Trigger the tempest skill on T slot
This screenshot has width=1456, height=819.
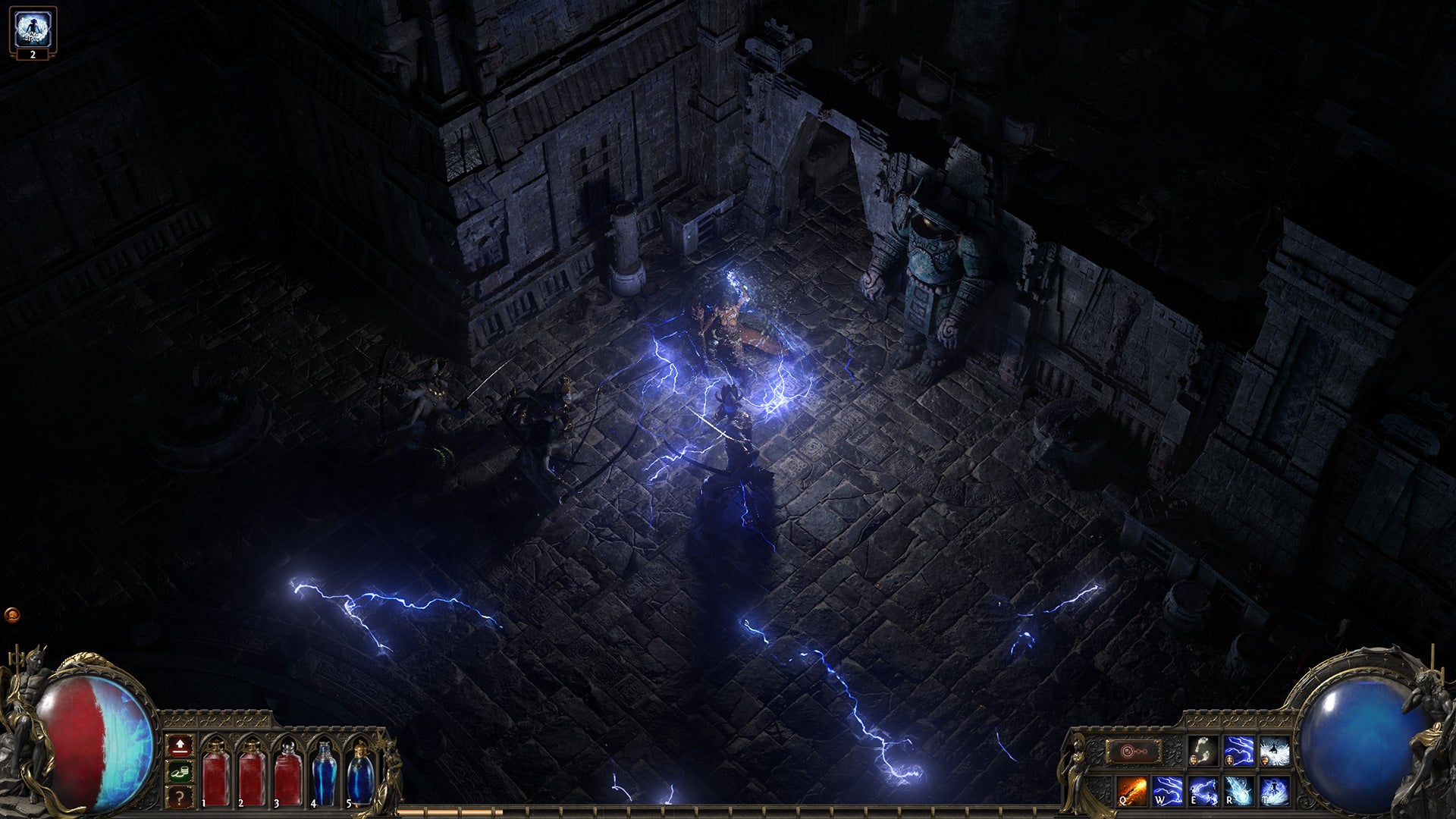[x=1274, y=792]
